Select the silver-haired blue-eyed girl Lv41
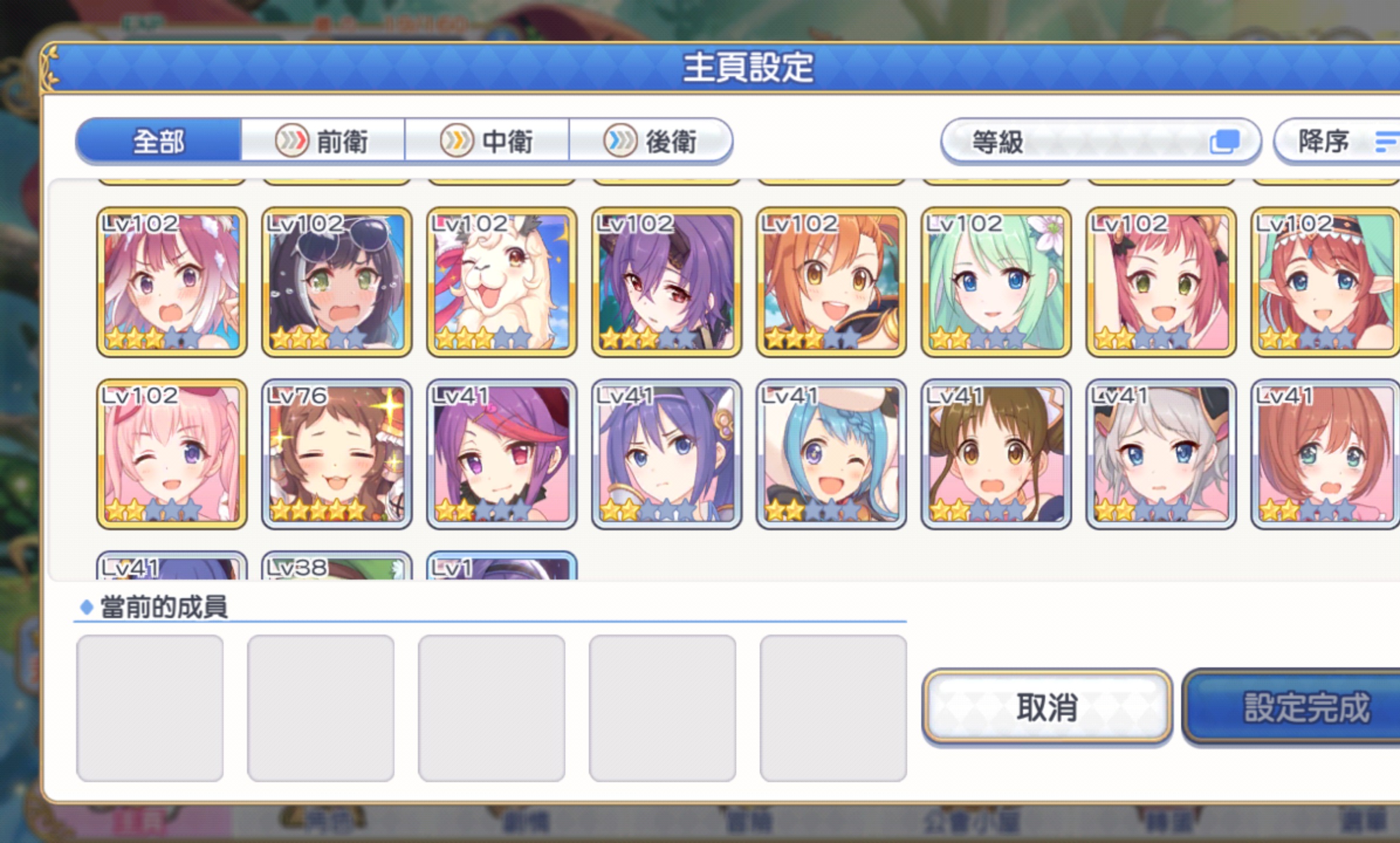1400x843 pixels. point(1161,454)
